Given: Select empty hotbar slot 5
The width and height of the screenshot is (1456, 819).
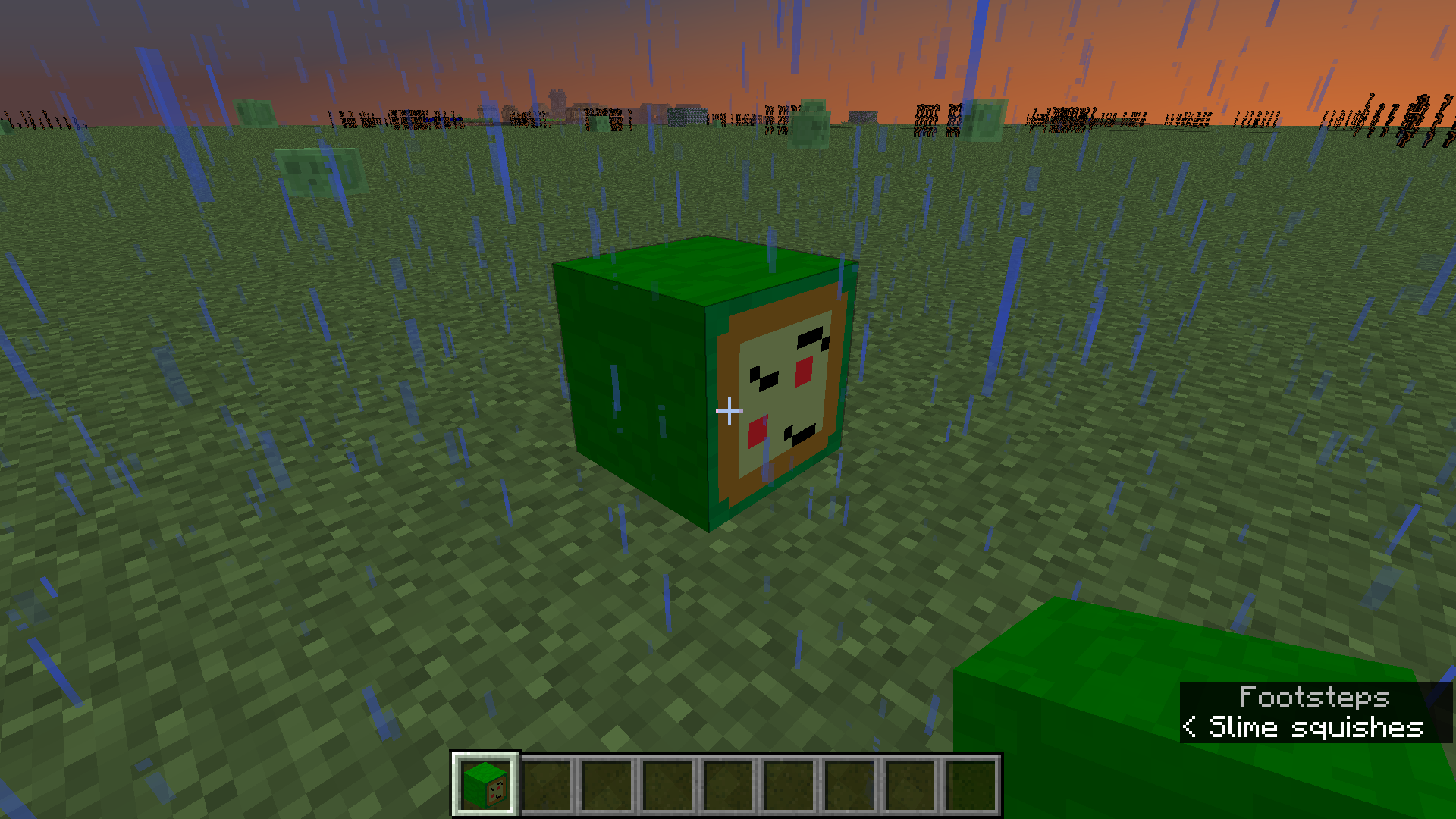Looking at the screenshot, I should (x=730, y=783).
